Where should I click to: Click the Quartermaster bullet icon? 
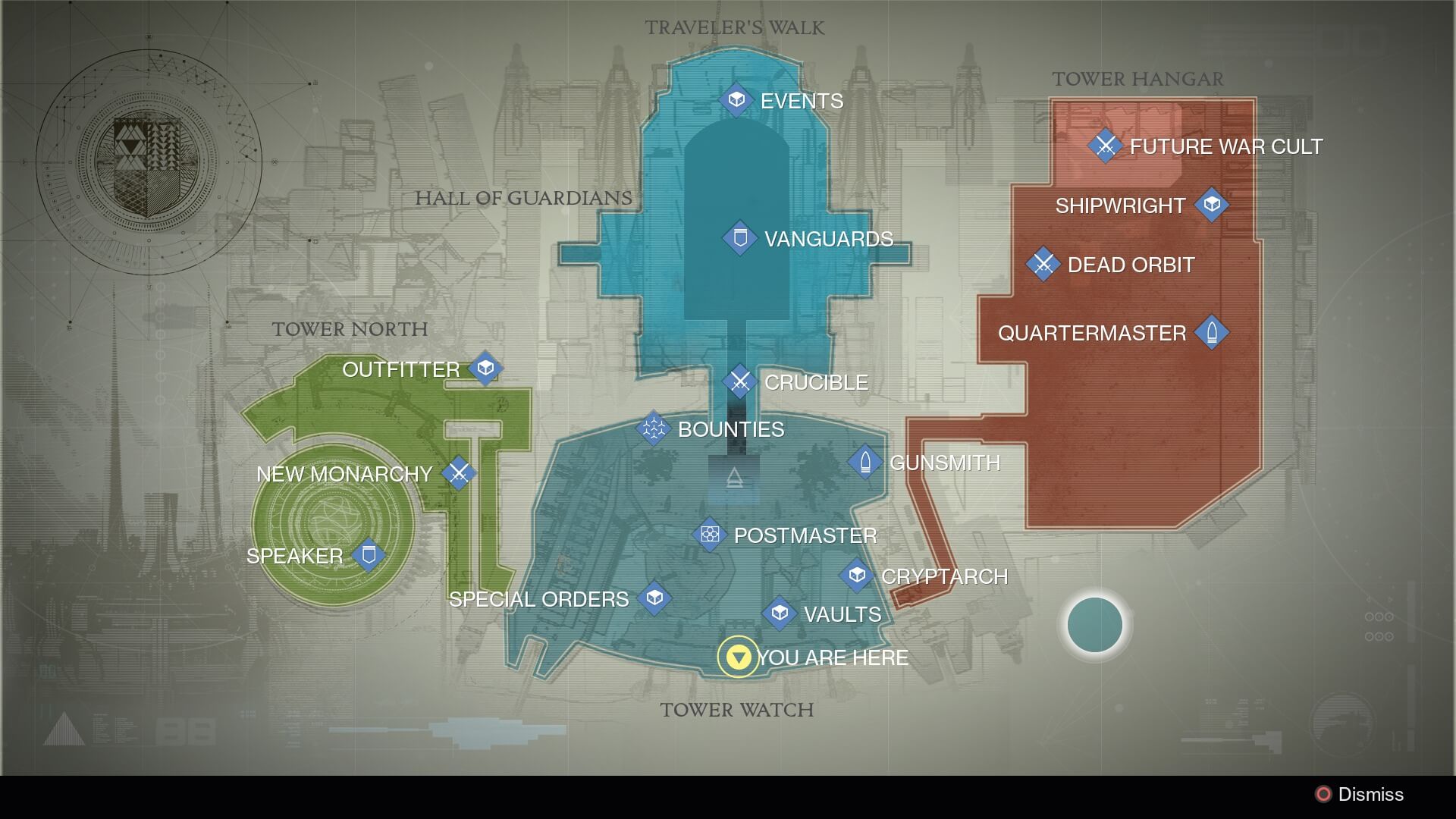tap(1213, 332)
